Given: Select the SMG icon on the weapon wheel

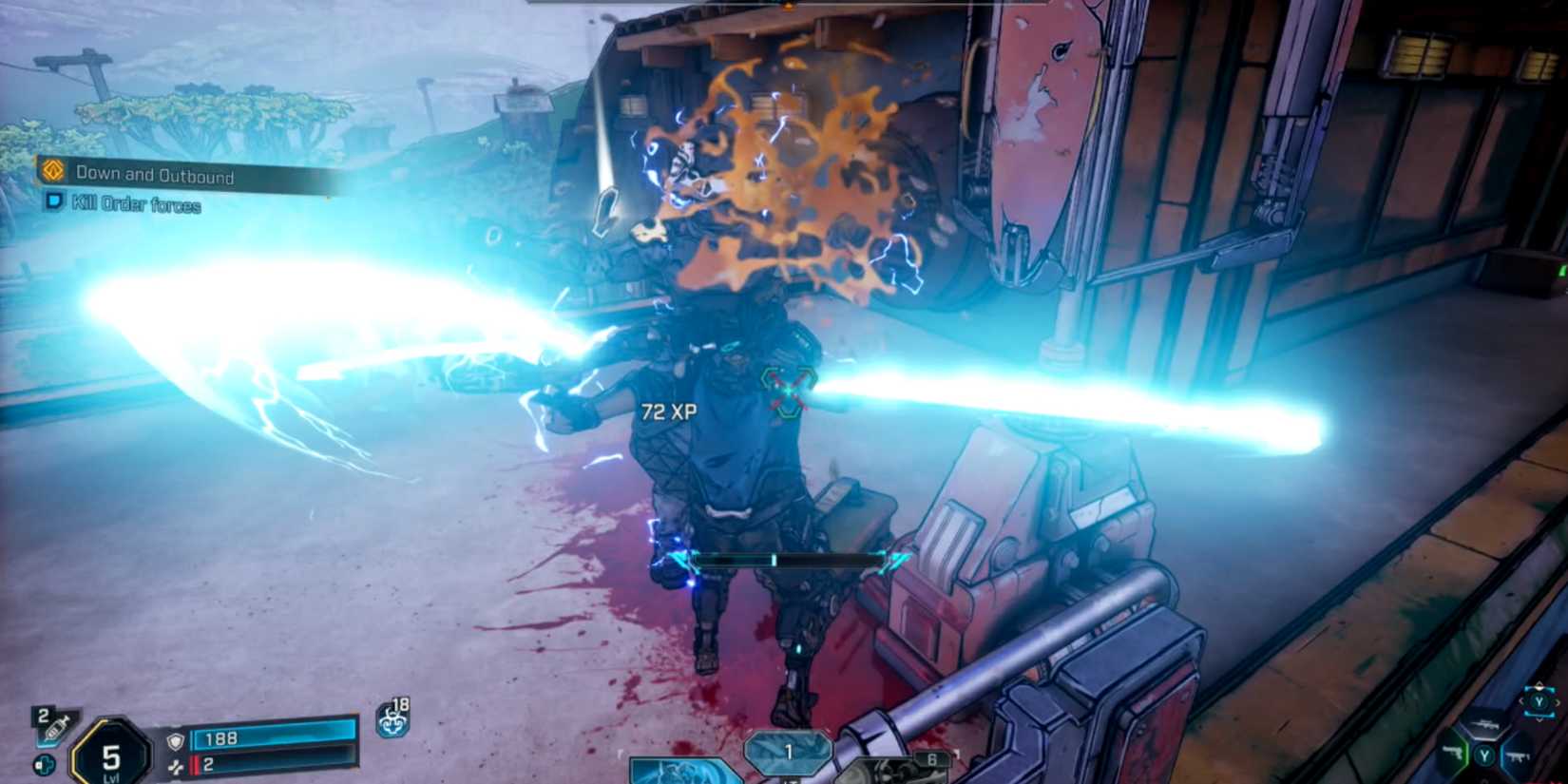Looking at the screenshot, I should (x=1518, y=755).
